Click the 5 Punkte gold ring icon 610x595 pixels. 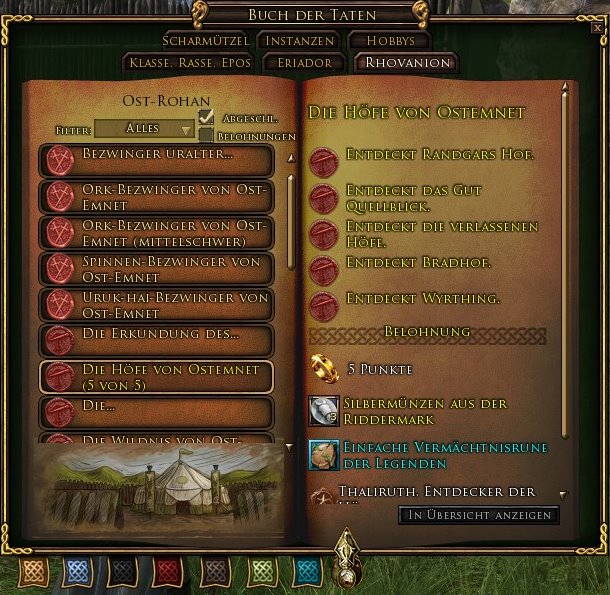pos(324,369)
